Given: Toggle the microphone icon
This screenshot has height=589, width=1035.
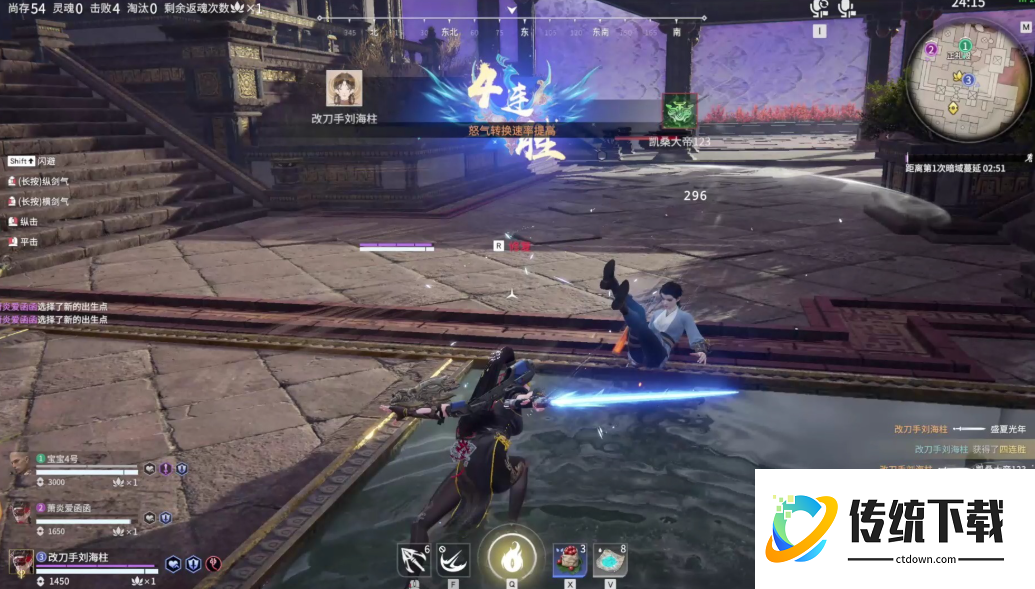Looking at the screenshot, I should coord(847,9).
